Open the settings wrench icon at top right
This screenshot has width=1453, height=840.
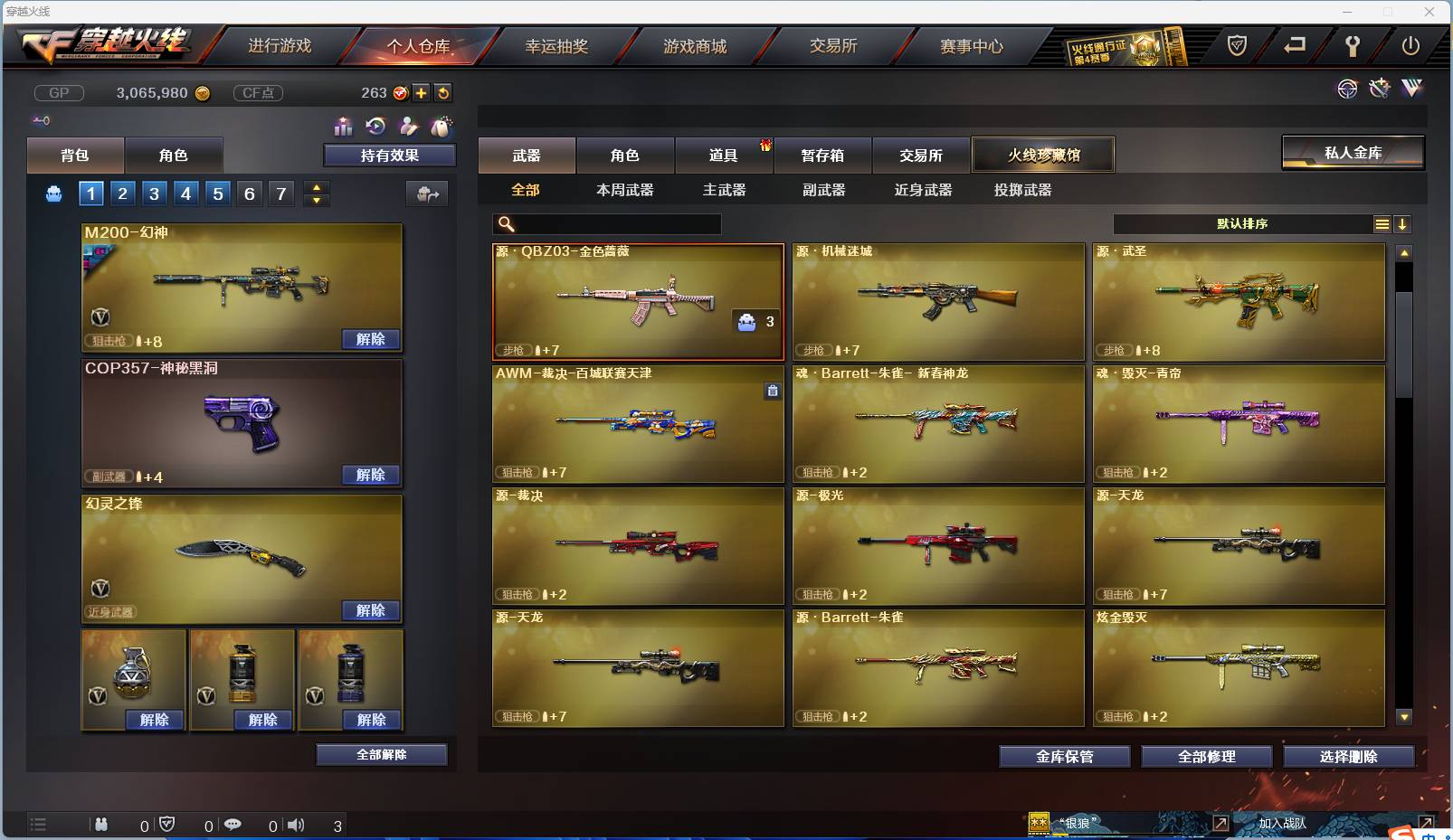coord(1354,46)
